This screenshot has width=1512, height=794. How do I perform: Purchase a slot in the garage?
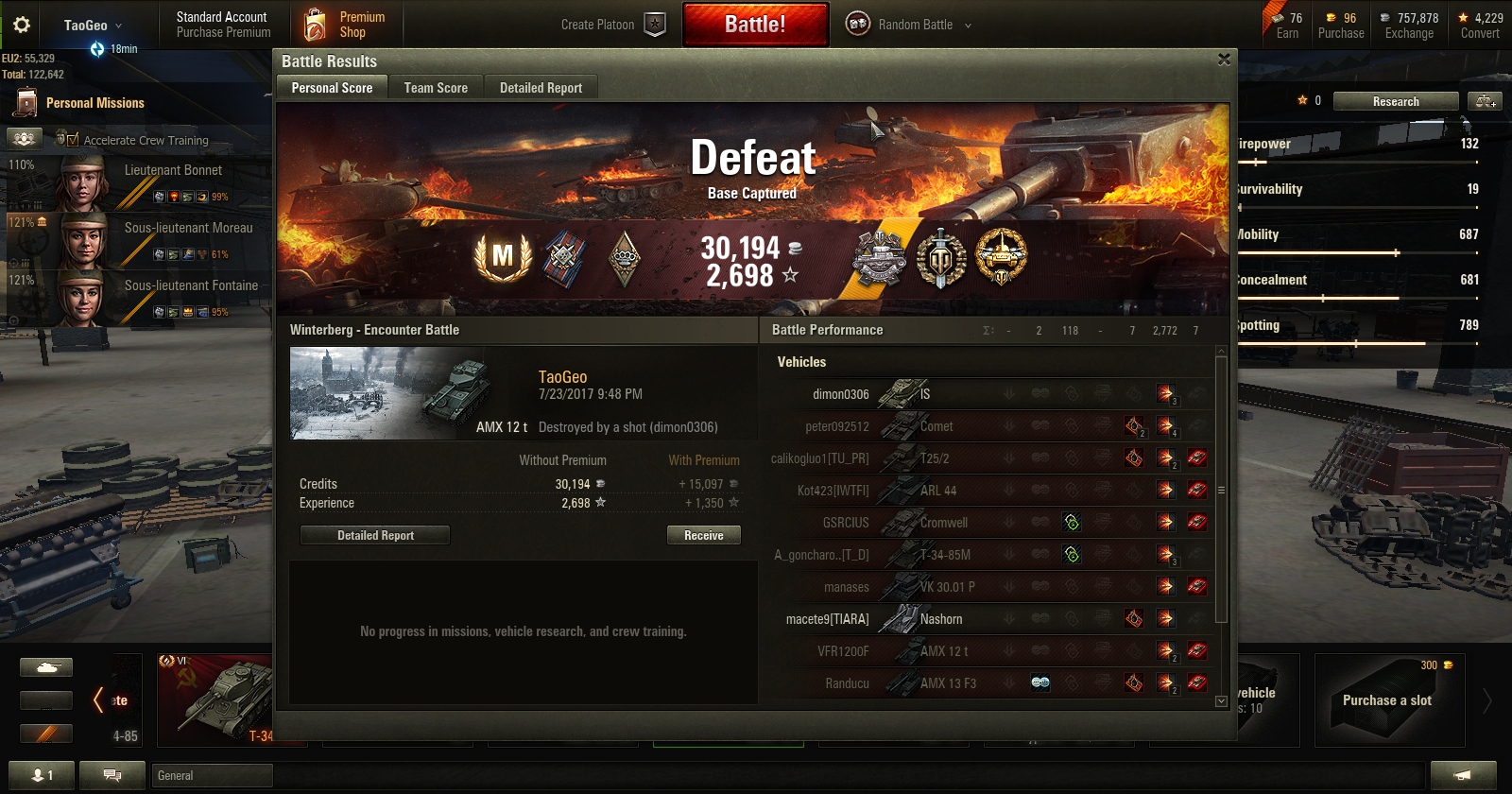tap(1386, 700)
